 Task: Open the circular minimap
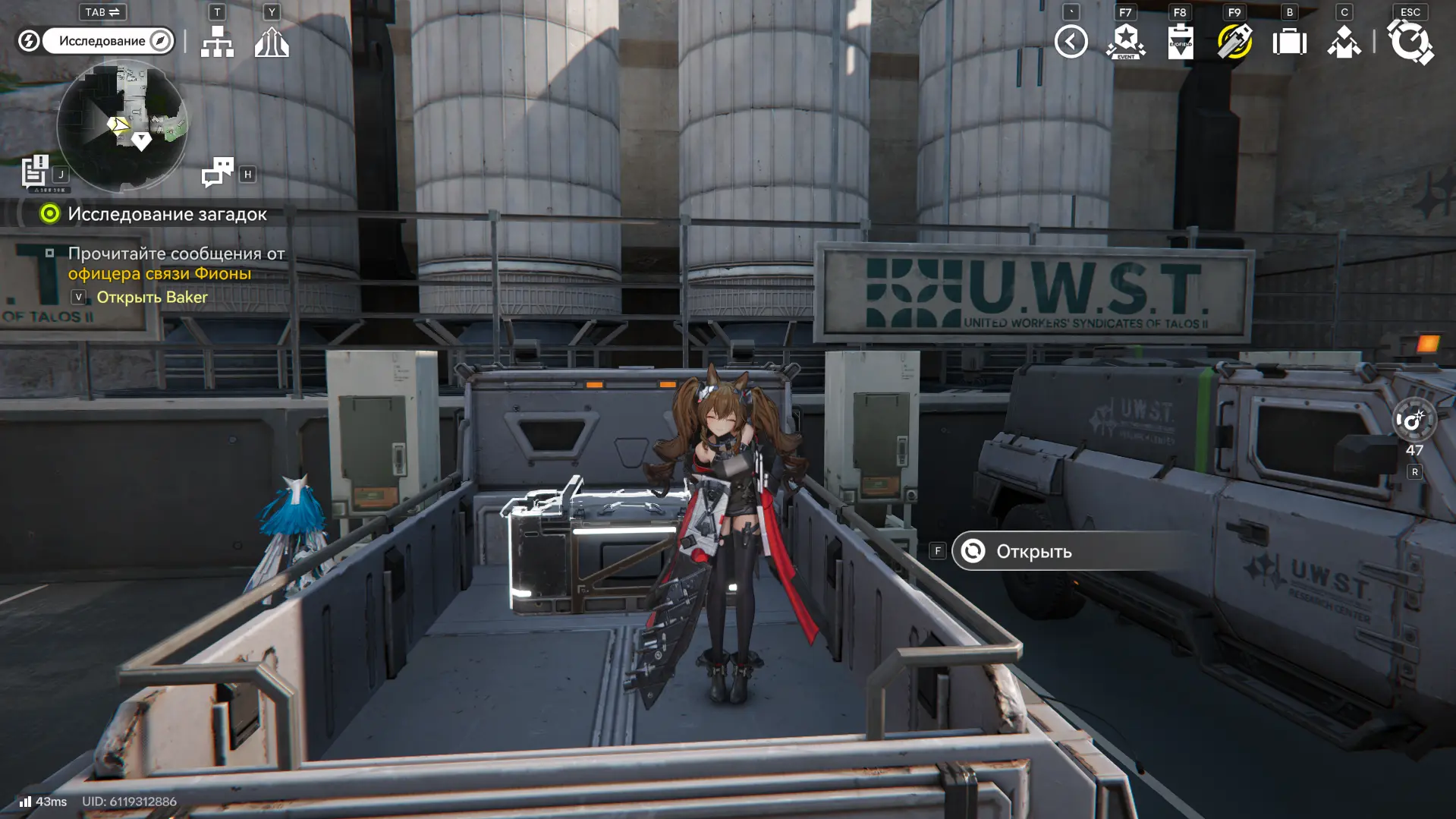122,125
